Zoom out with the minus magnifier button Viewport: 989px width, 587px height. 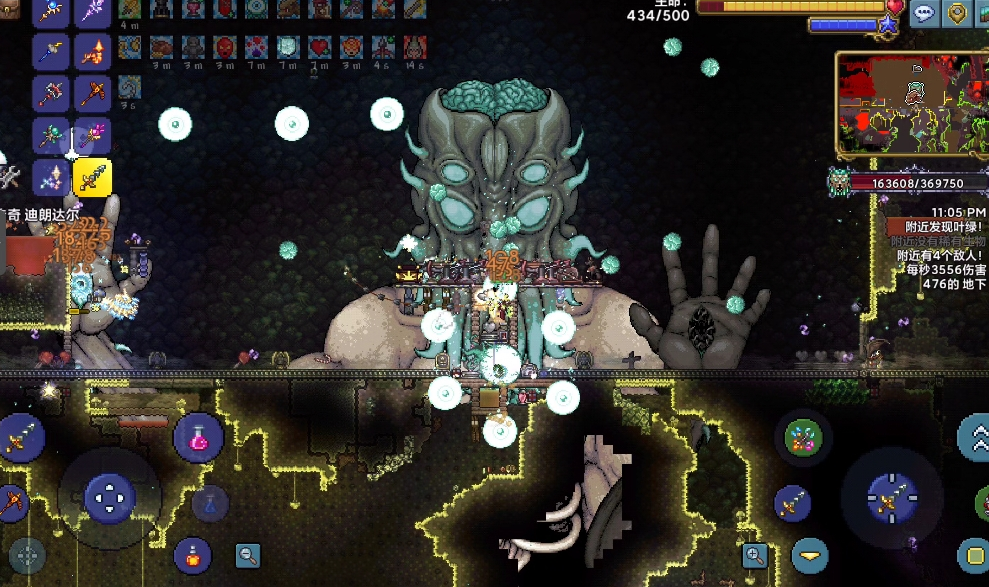(x=248, y=555)
